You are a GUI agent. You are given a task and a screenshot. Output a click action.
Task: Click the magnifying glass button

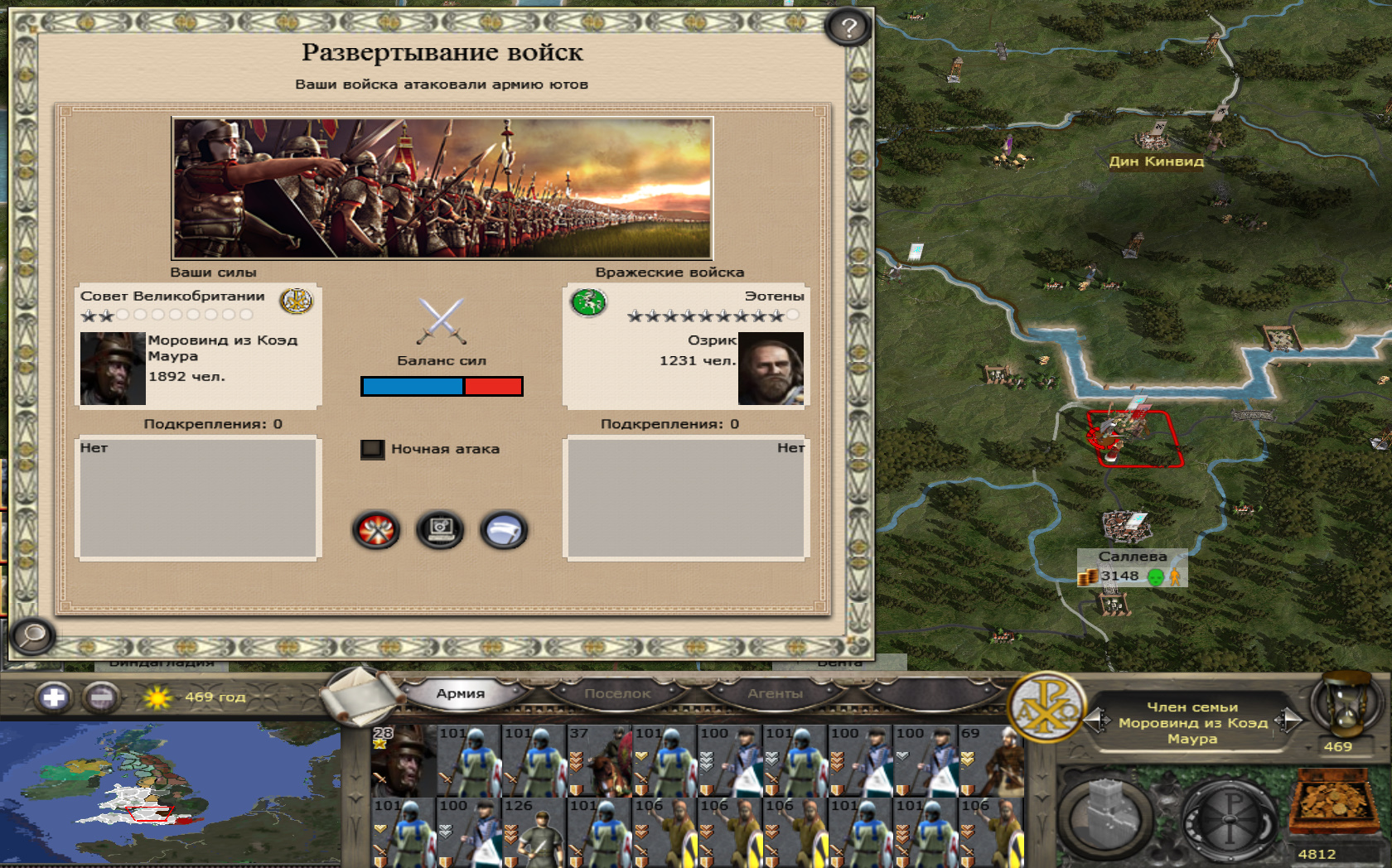point(33,636)
